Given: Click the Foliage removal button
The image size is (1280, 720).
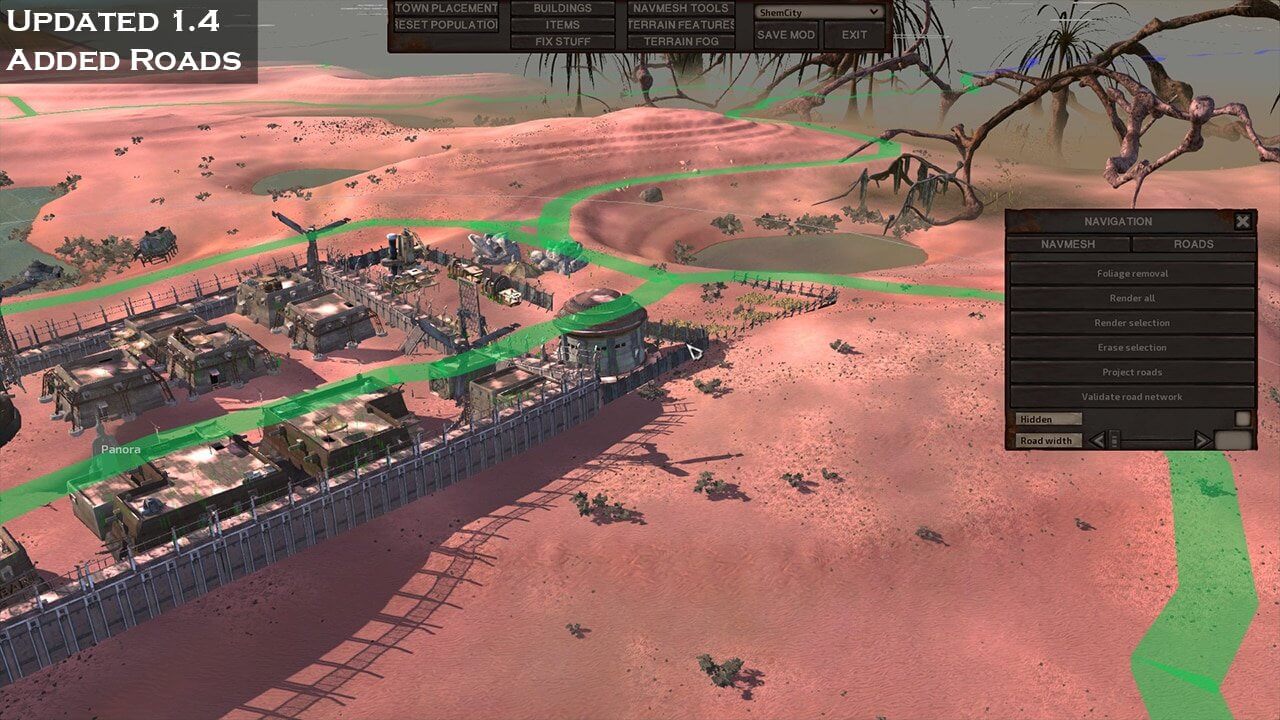Looking at the screenshot, I should tap(1132, 273).
